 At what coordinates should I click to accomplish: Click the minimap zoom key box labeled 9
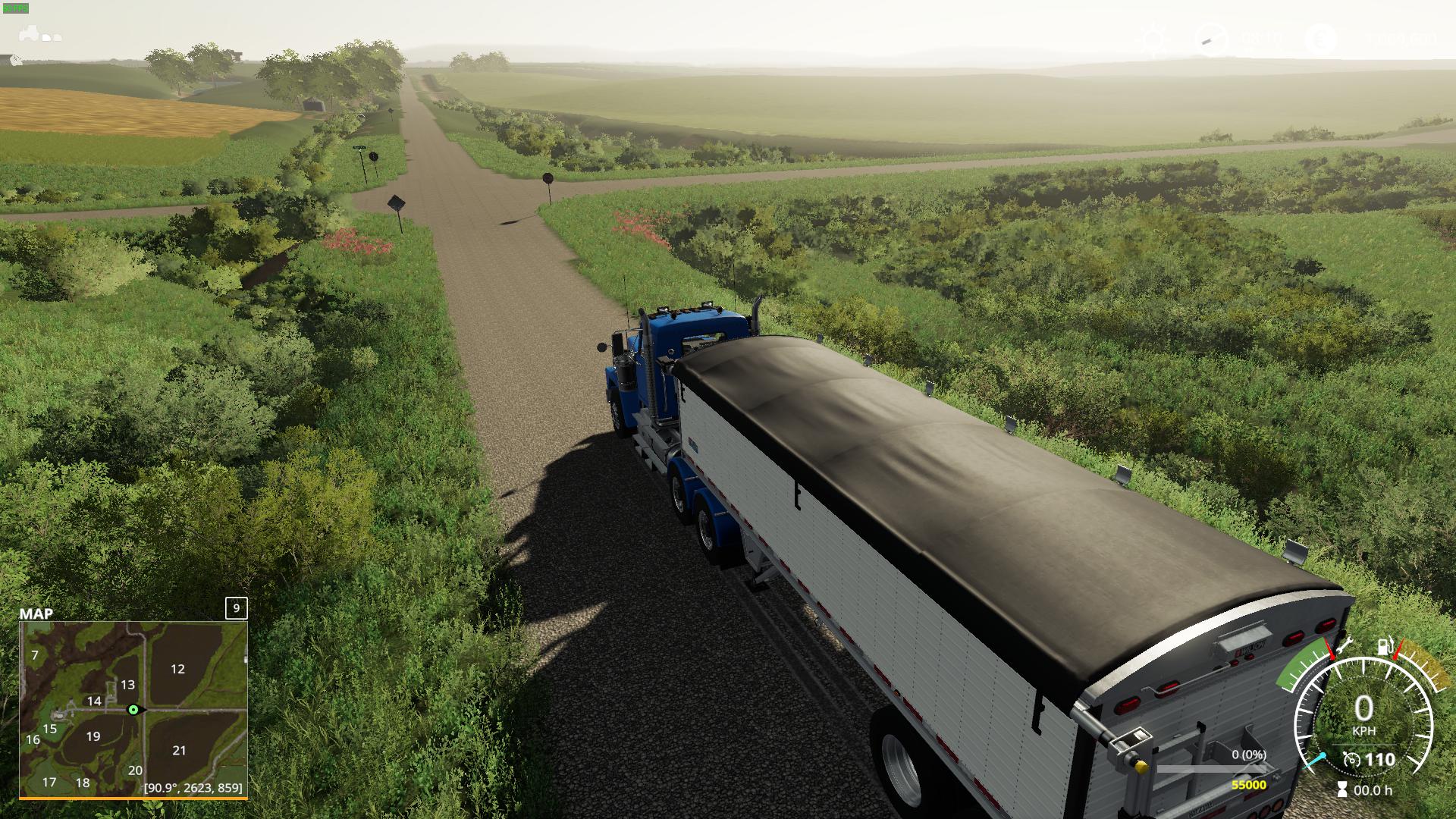(237, 608)
